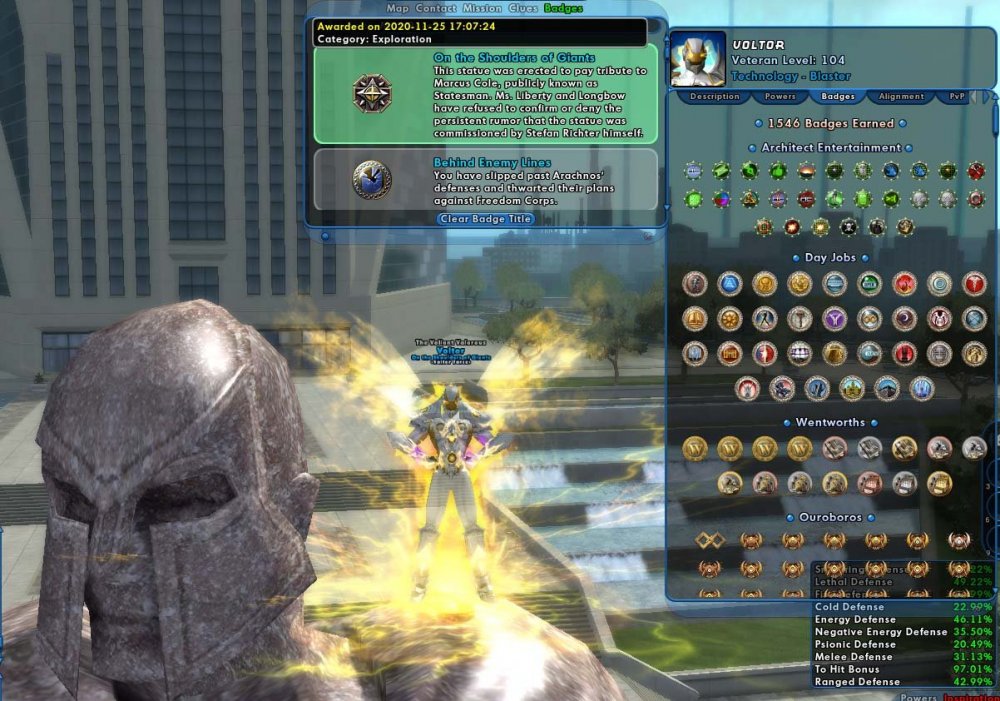Open the red Inspiration tray label
Screen dimensions: 1000x701
coord(970,697)
